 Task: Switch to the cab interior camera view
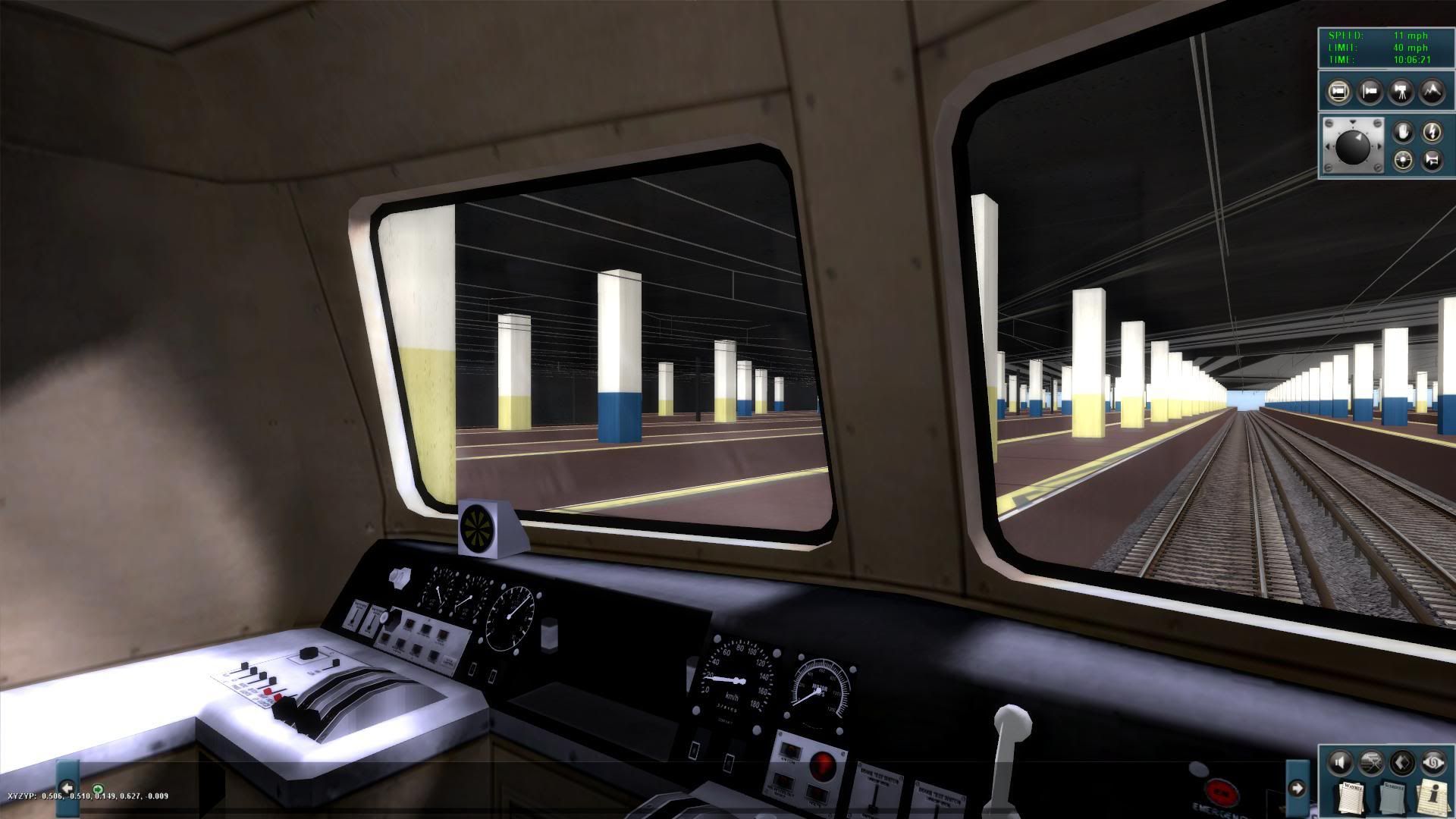click(x=1339, y=93)
